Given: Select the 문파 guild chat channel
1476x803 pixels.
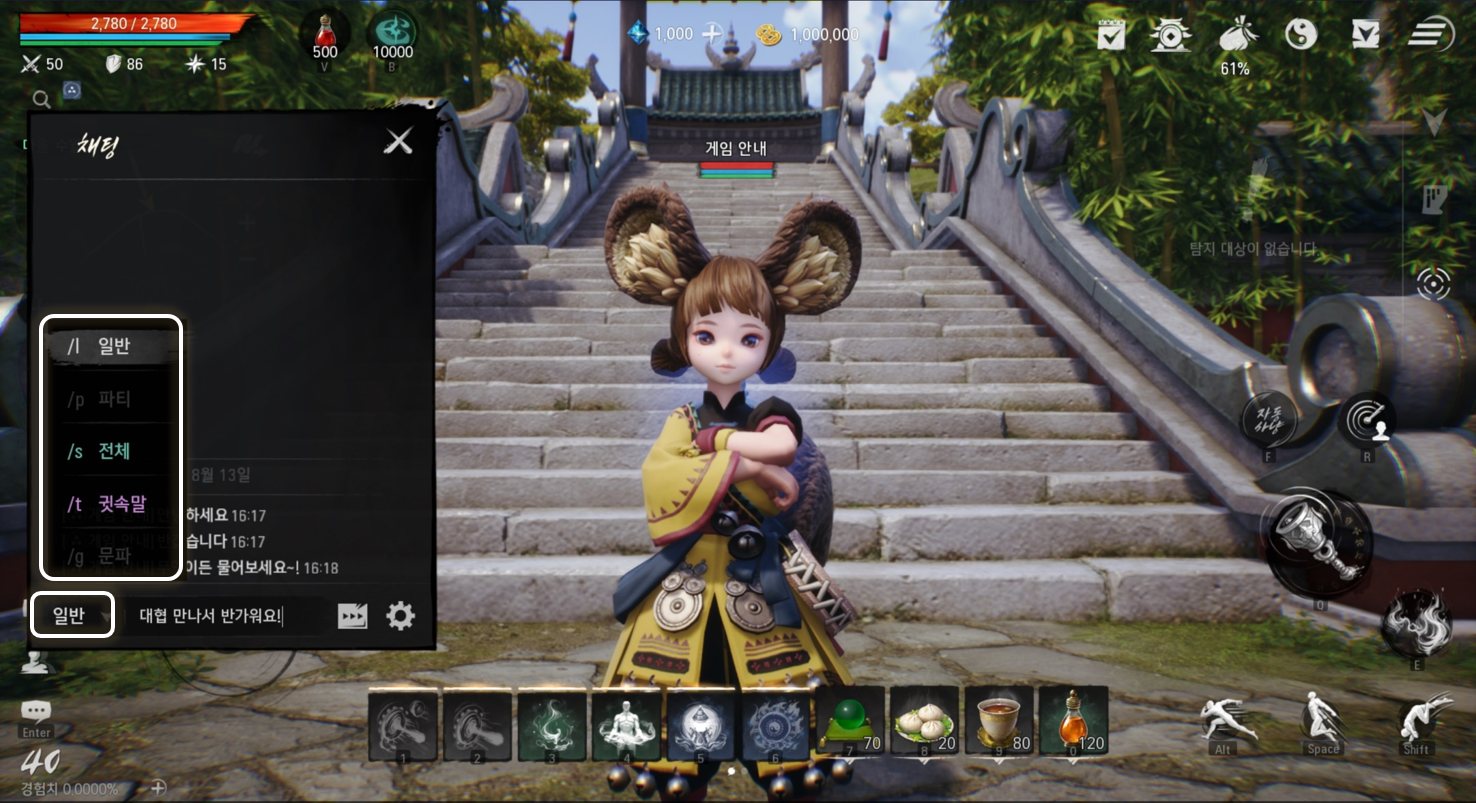Looking at the screenshot, I should [111, 556].
